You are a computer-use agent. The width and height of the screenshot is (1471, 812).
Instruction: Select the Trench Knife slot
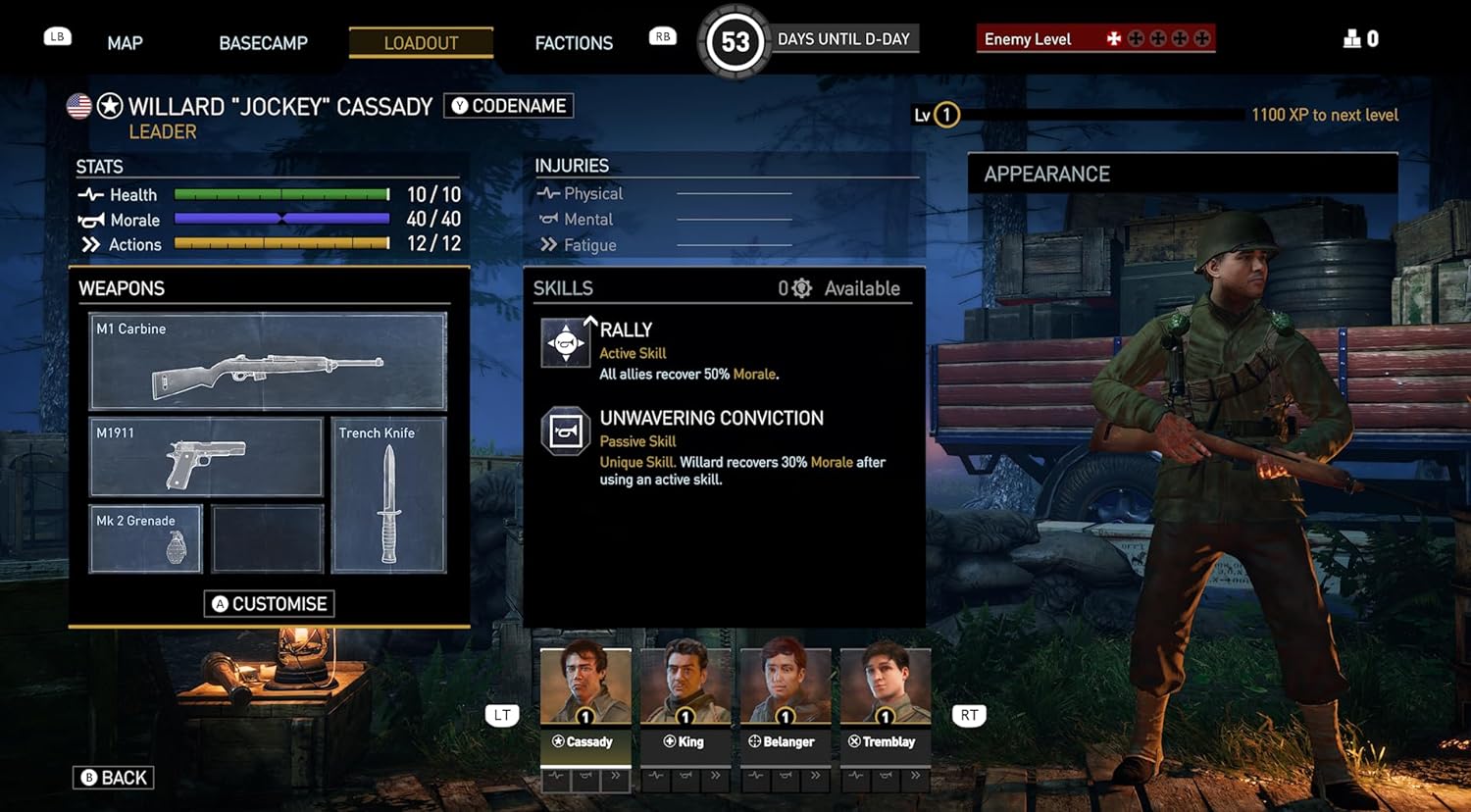tap(388, 495)
